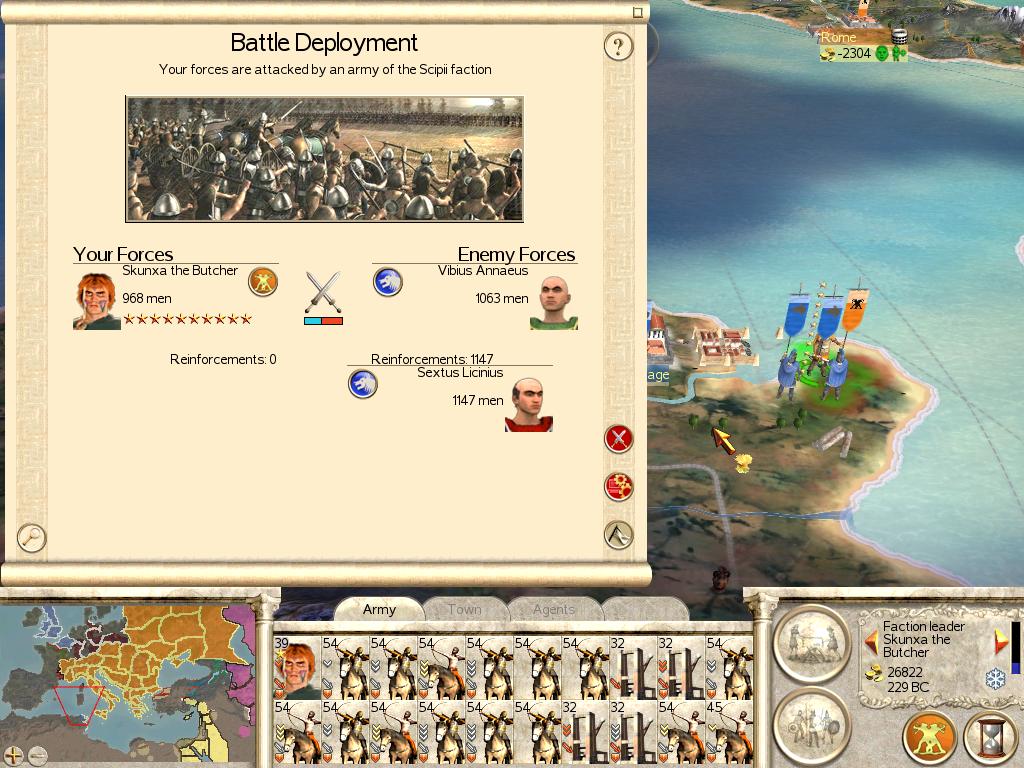Switch to the Town tab
Viewport: 1024px width, 768px height.
click(464, 609)
